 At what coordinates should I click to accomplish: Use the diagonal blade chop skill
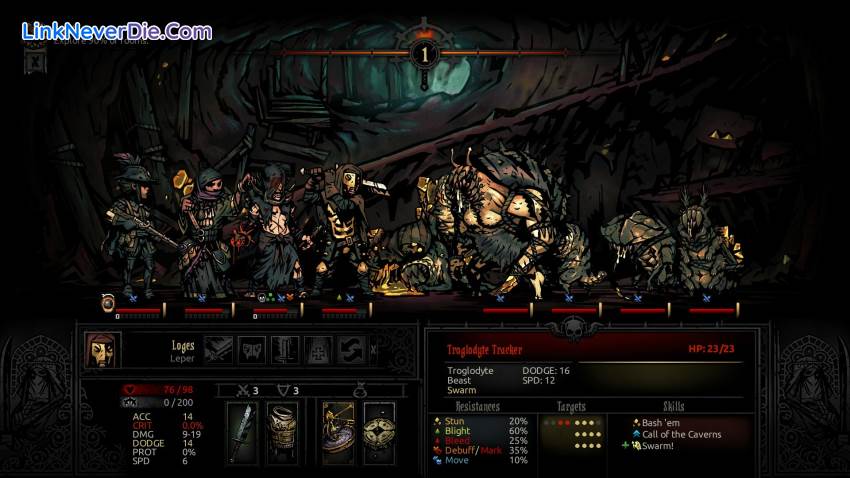(x=219, y=349)
